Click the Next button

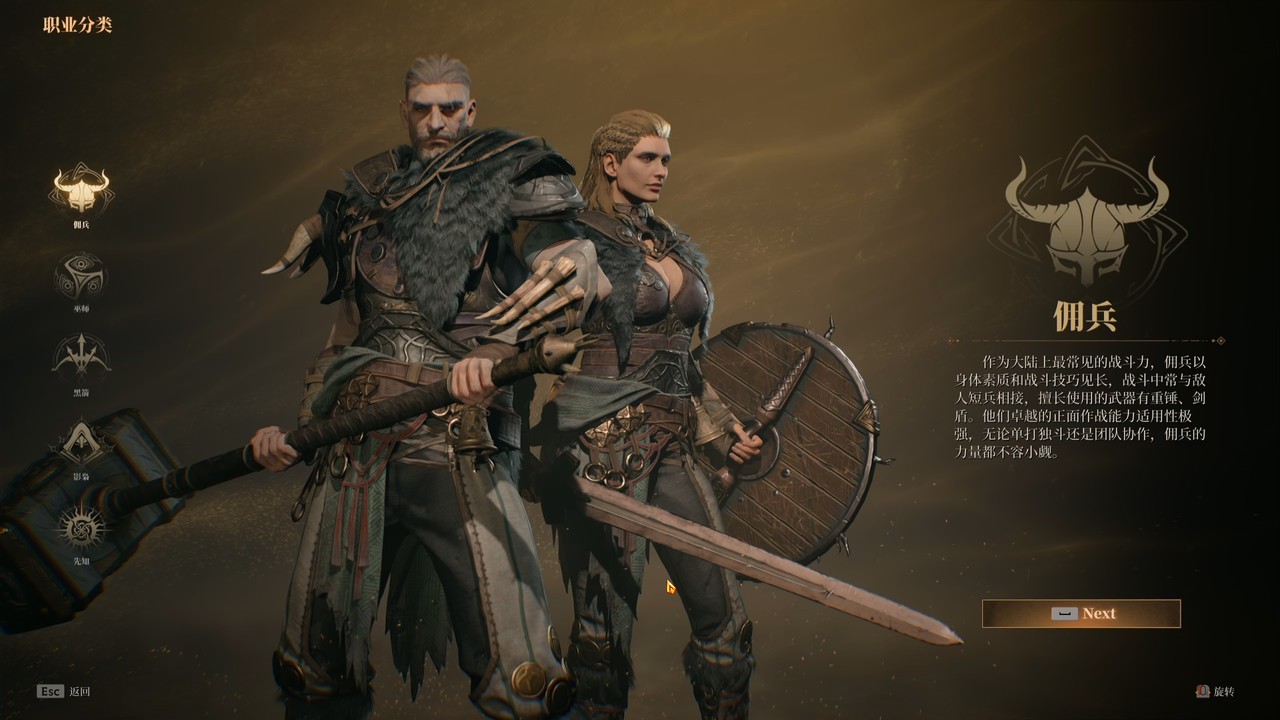[1081, 614]
